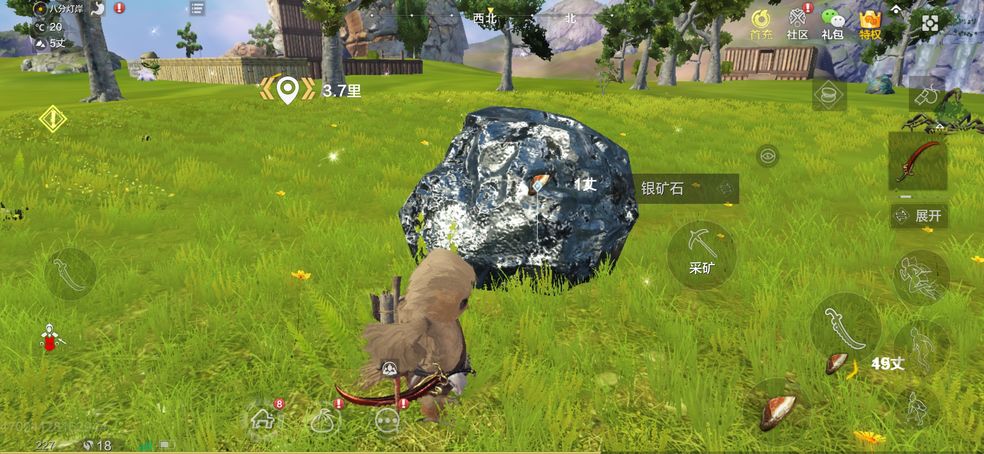The image size is (984, 454).
Task: Click the 3.7里 waypoint location marker
Action: (288, 90)
